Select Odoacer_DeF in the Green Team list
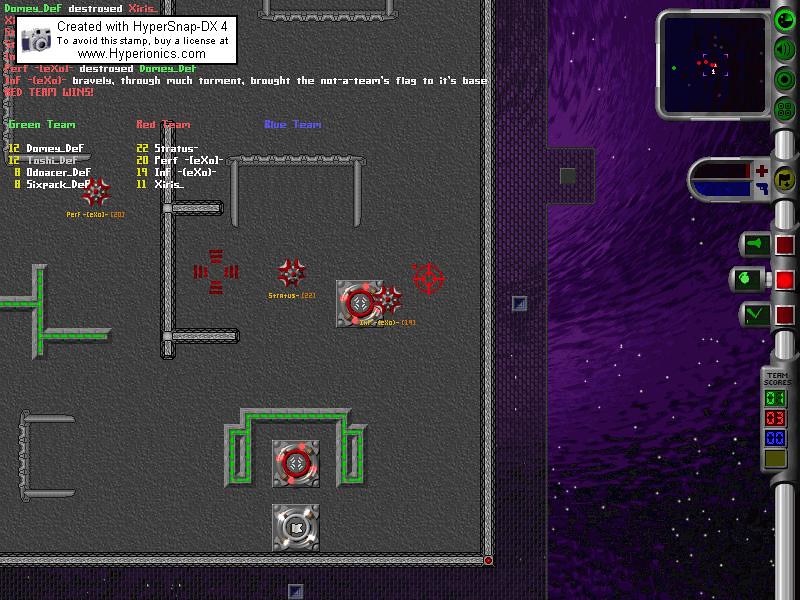This screenshot has width=800, height=600. click(58, 172)
